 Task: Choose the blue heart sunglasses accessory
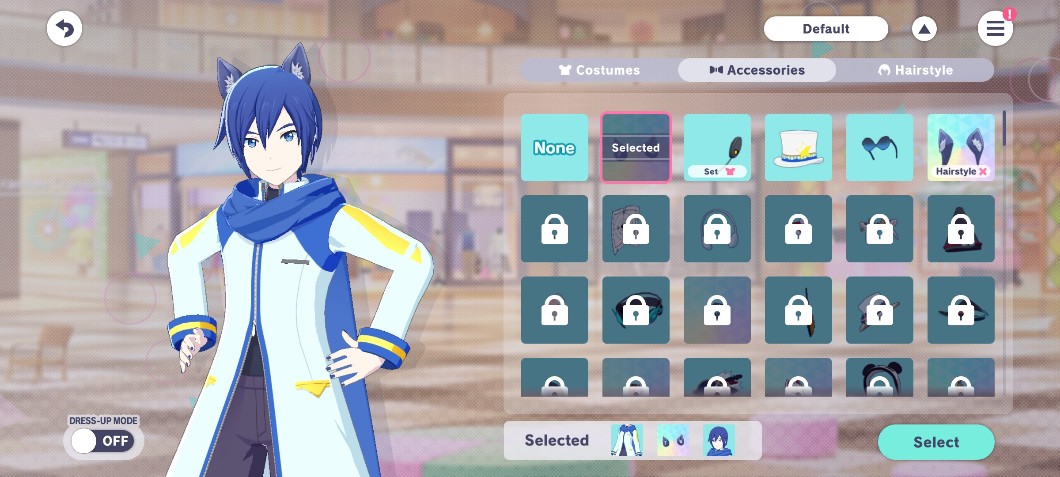tap(879, 148)
